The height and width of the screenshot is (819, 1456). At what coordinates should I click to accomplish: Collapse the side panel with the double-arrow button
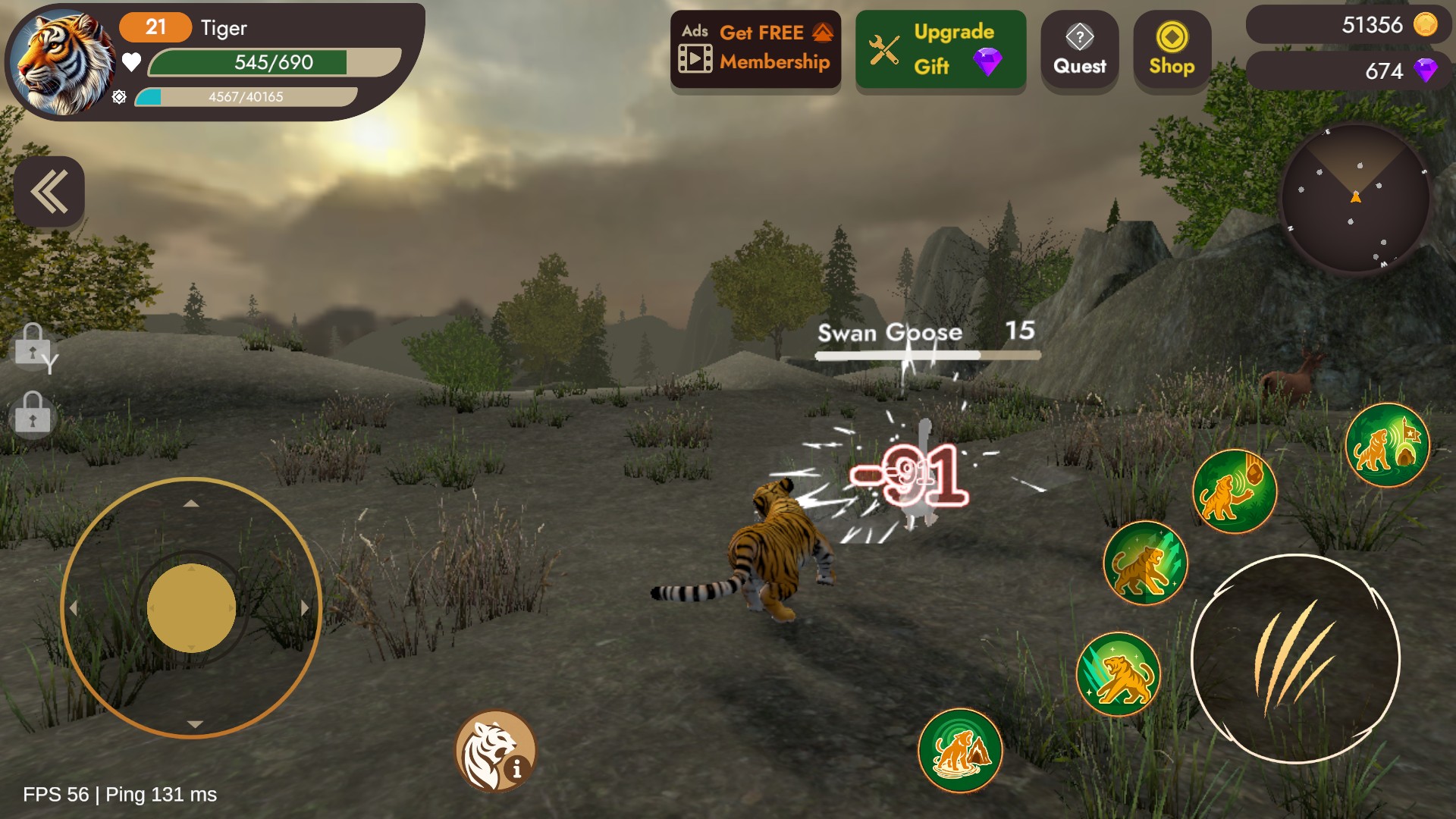tap(49, 191)
